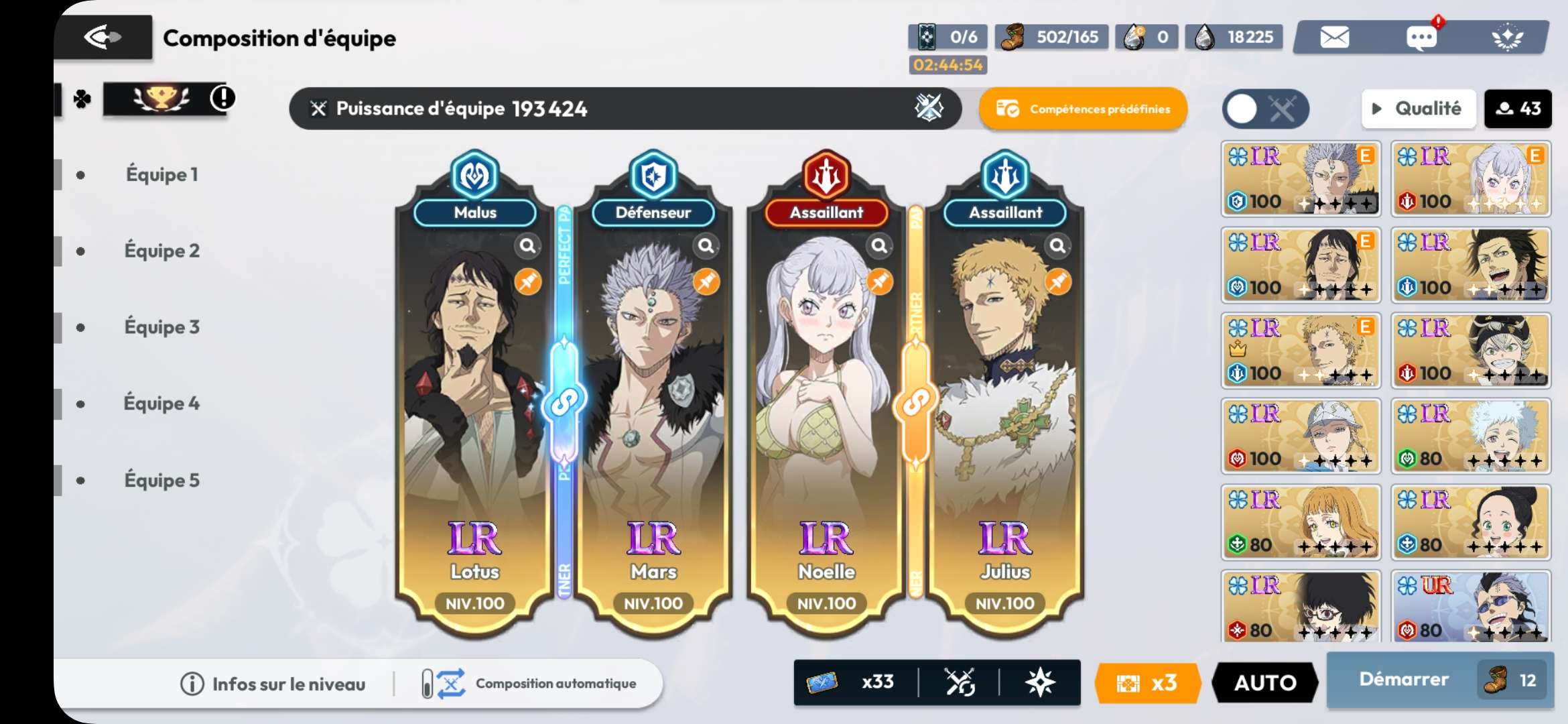Inspect Noelle with the magnifier icon
This screenshot has width=1568, height=724.
(x=879, y=246)
